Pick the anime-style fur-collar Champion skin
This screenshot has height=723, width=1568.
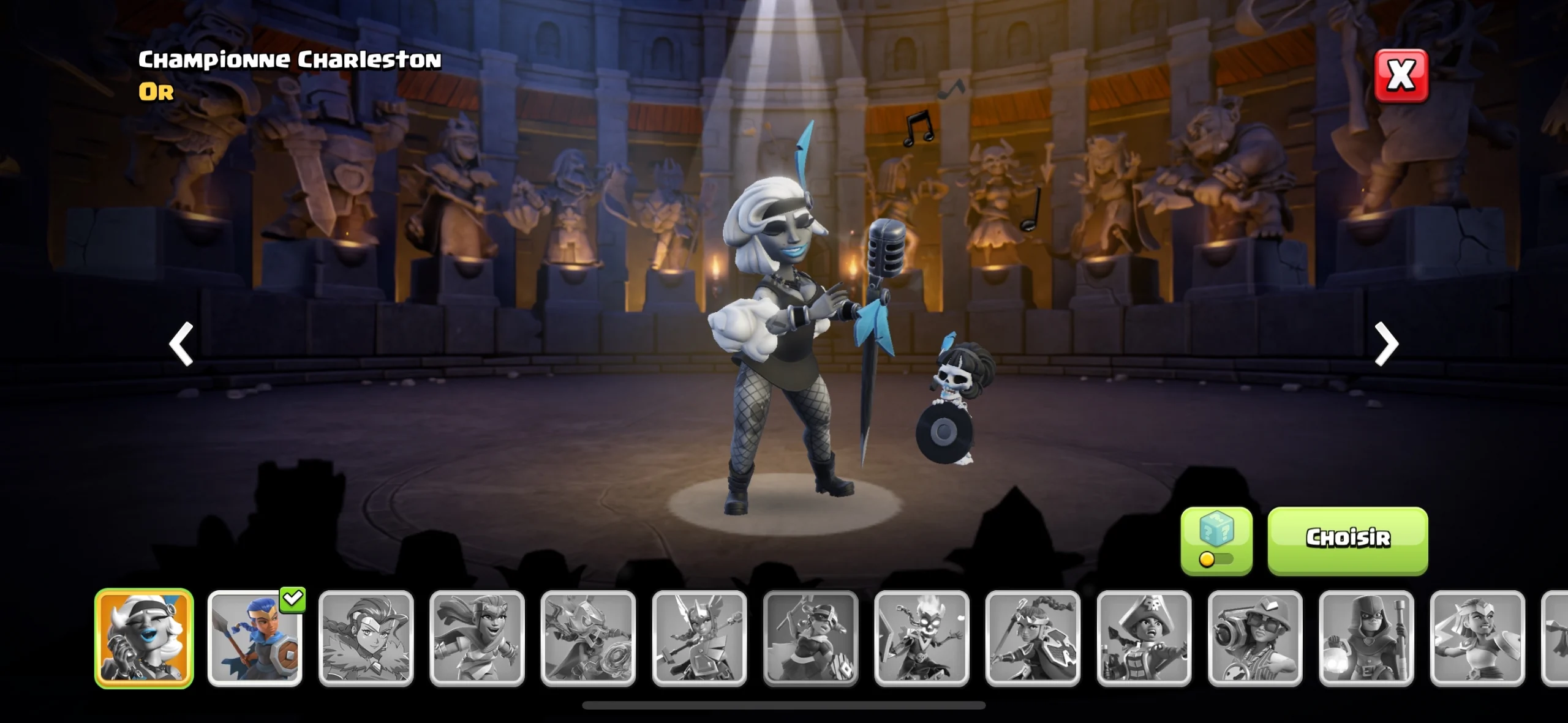click(366, 638)
